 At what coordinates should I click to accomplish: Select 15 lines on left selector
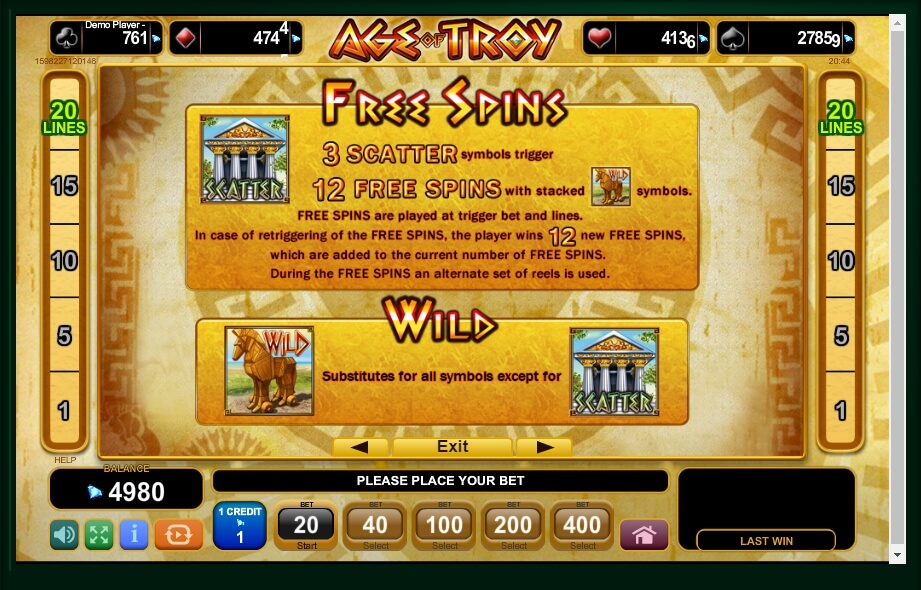64,186
